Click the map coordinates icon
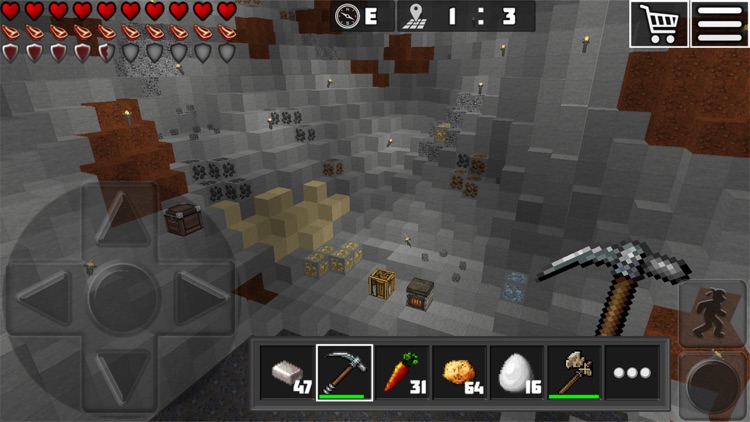Screen dimensions: 750x422 412,16
